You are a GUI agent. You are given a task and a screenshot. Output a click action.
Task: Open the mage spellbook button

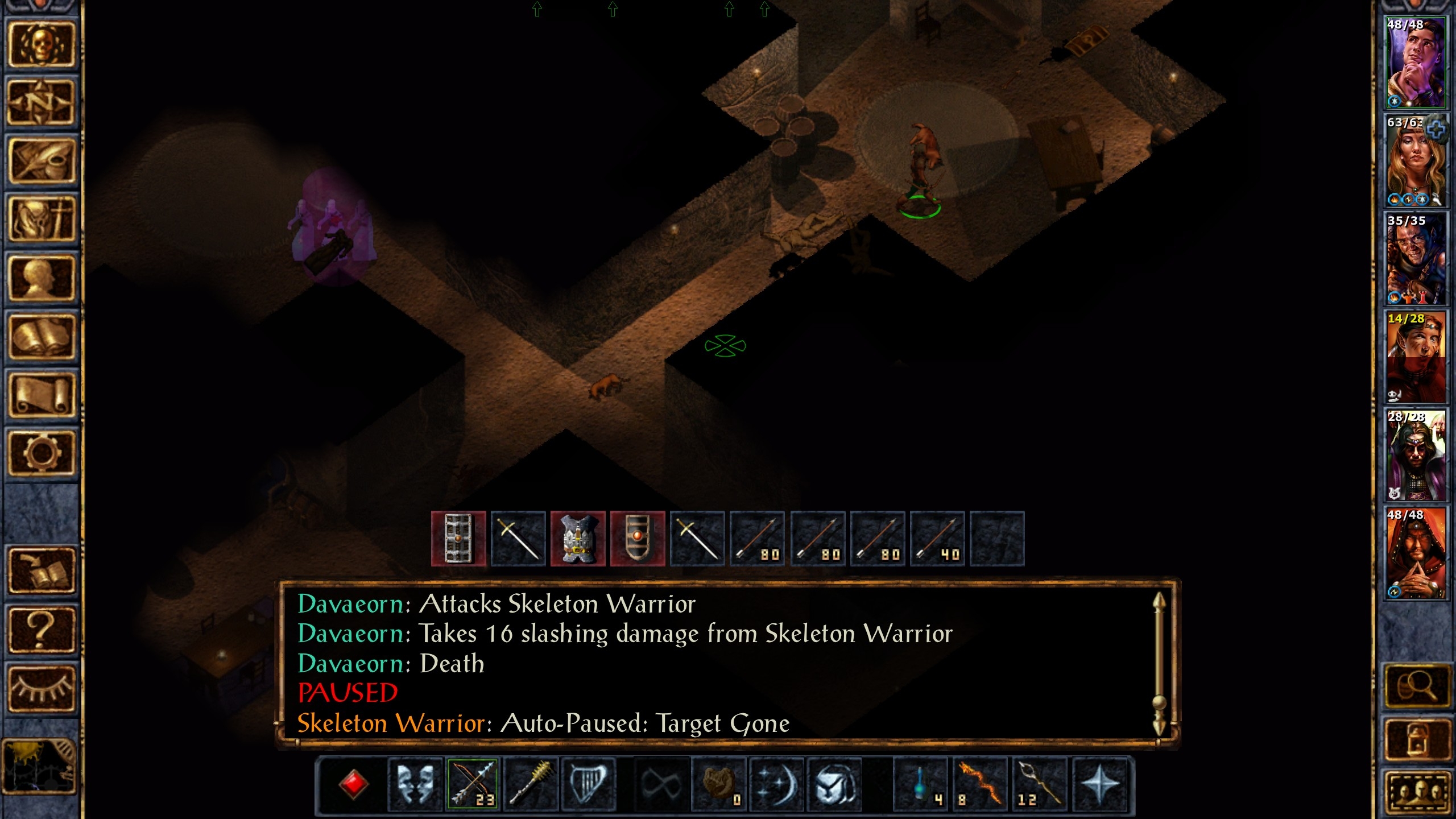coord(41,337)
